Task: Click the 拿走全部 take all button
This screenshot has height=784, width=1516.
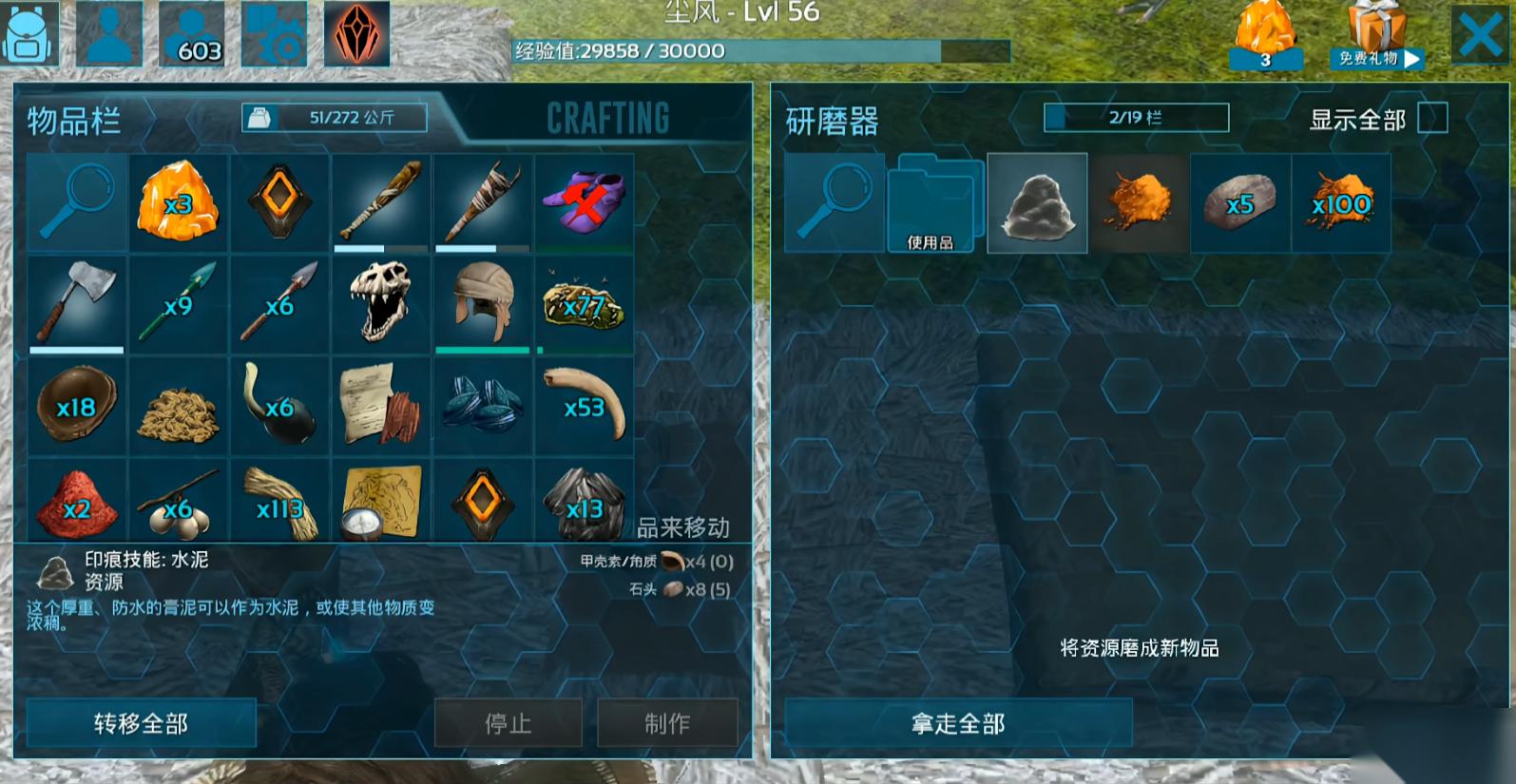Action: tap(958, 723)
